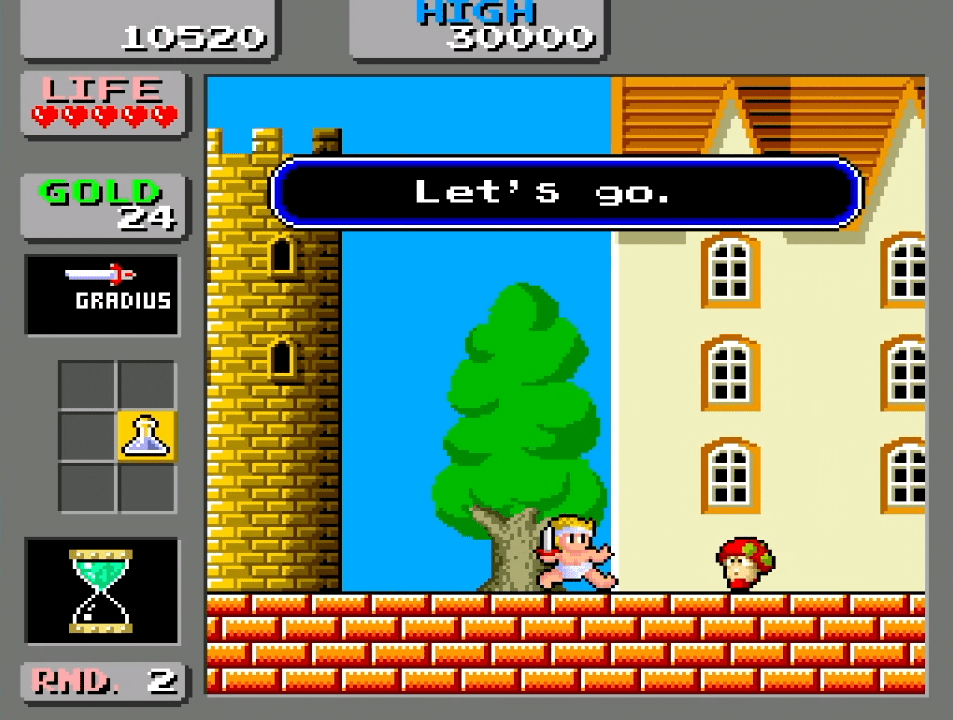Screen dimensions: 953x720
Task: Select the green hourglass timer icon
Action: (x=101, y=590)
